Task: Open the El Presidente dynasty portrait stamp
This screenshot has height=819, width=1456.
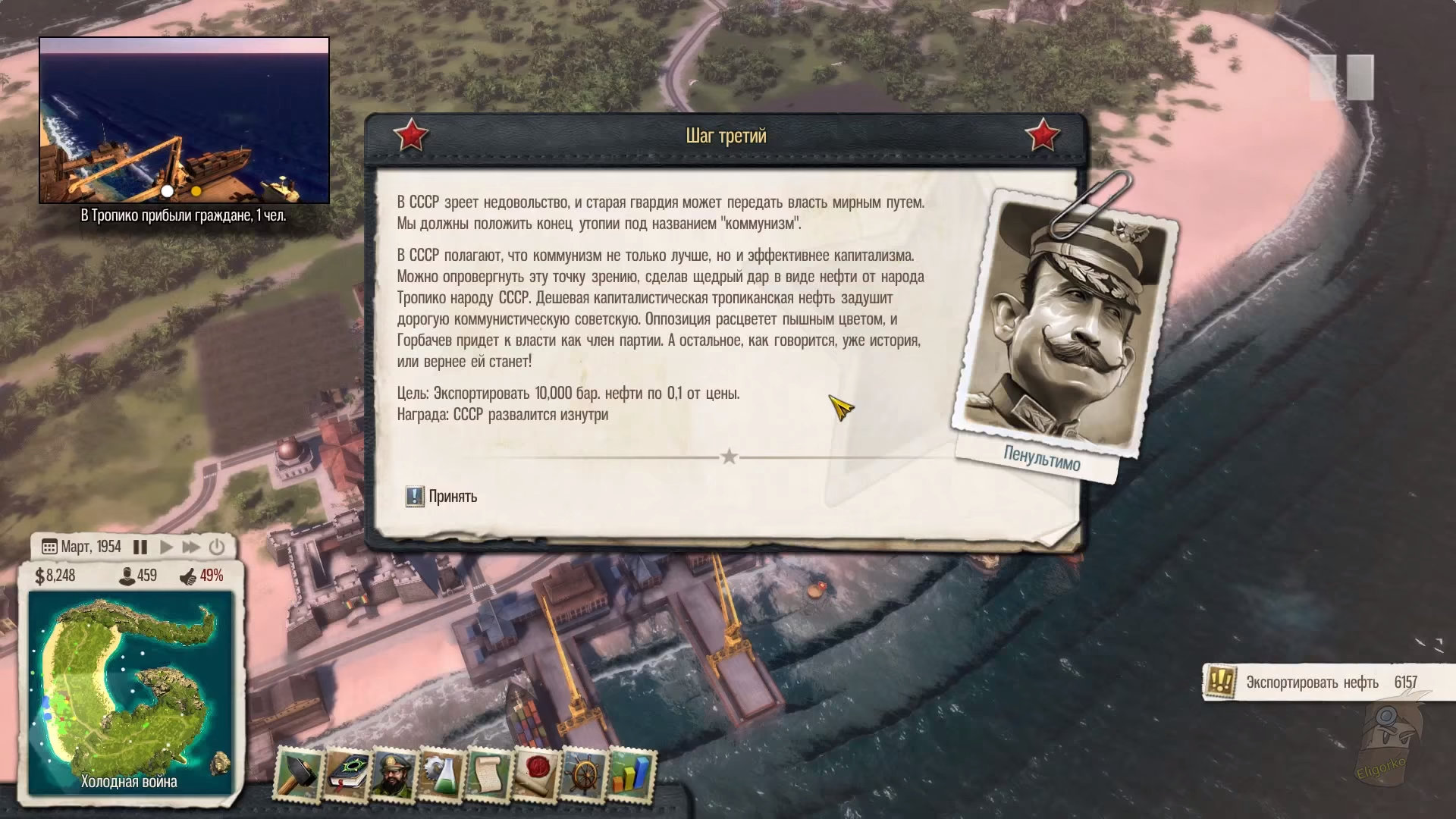Action: [394, 774]
